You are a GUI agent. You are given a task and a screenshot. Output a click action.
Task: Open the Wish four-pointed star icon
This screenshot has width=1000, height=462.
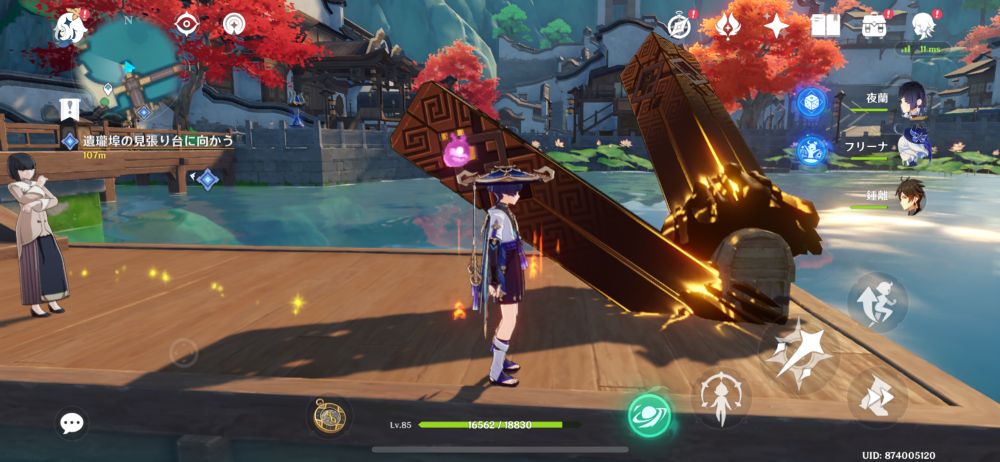(x=777, y=25)
